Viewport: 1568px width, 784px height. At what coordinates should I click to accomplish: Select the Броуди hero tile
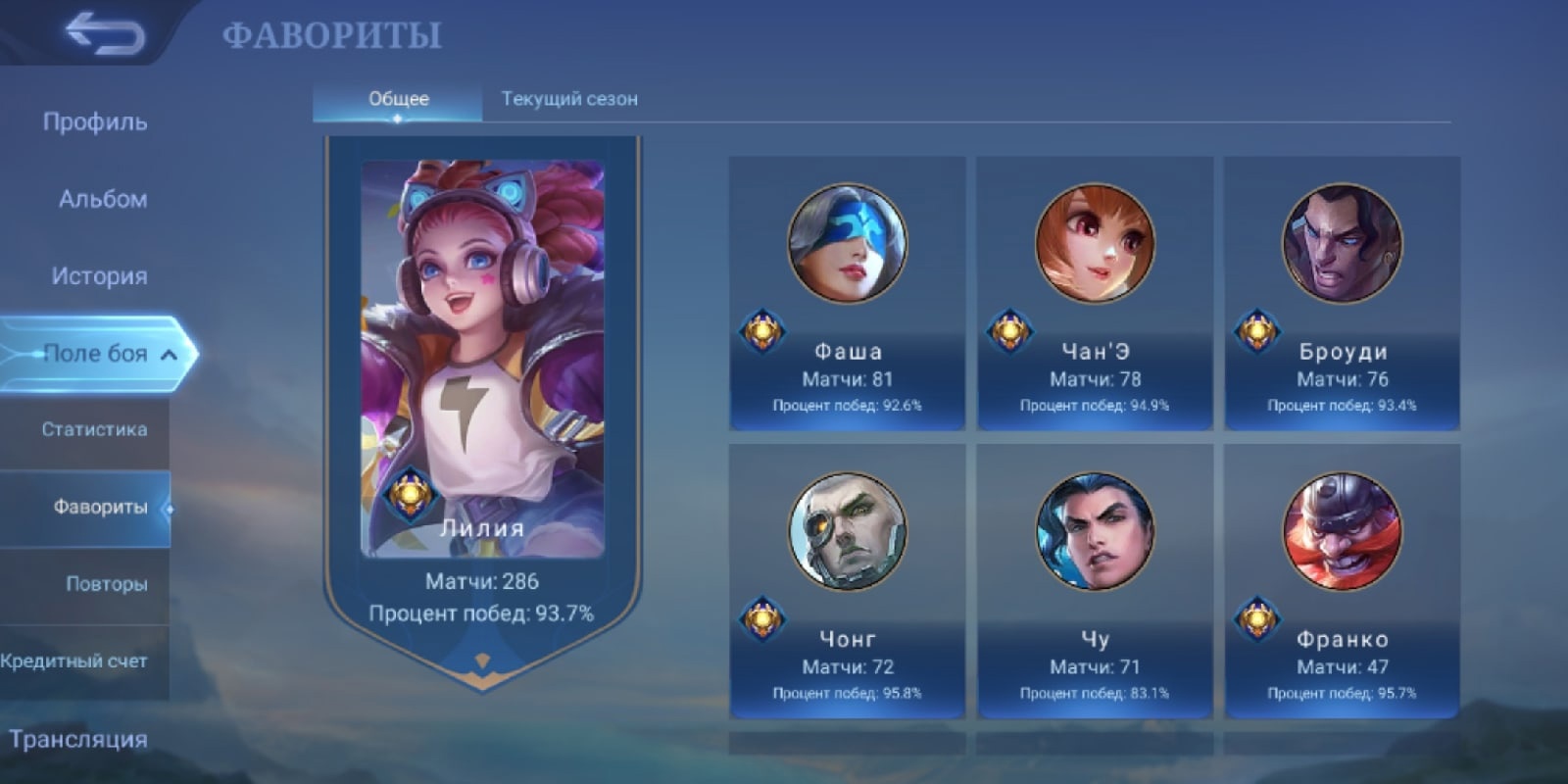click(1342, 293)
